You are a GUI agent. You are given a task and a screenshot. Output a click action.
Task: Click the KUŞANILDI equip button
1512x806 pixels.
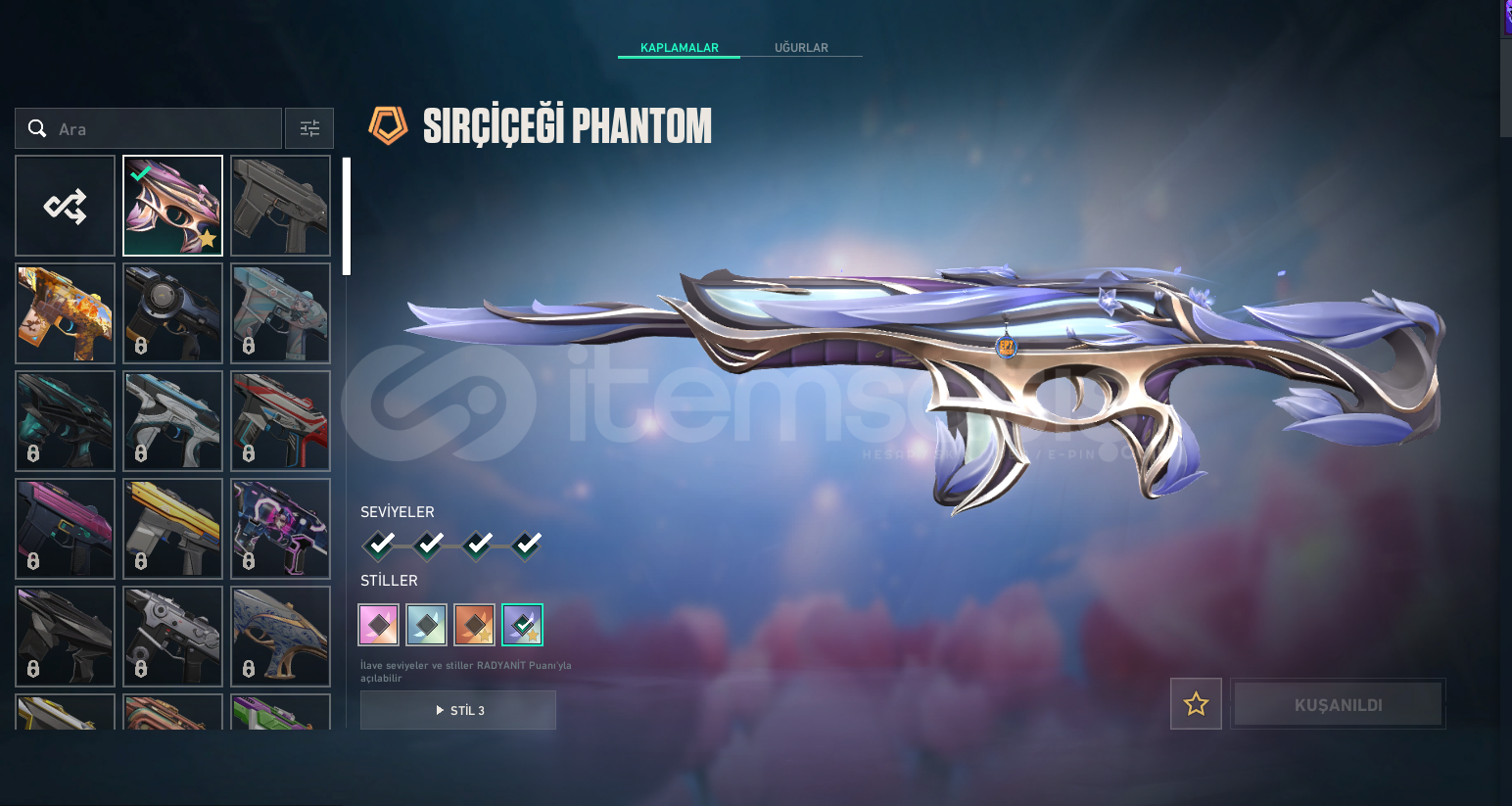point(1338,704)
